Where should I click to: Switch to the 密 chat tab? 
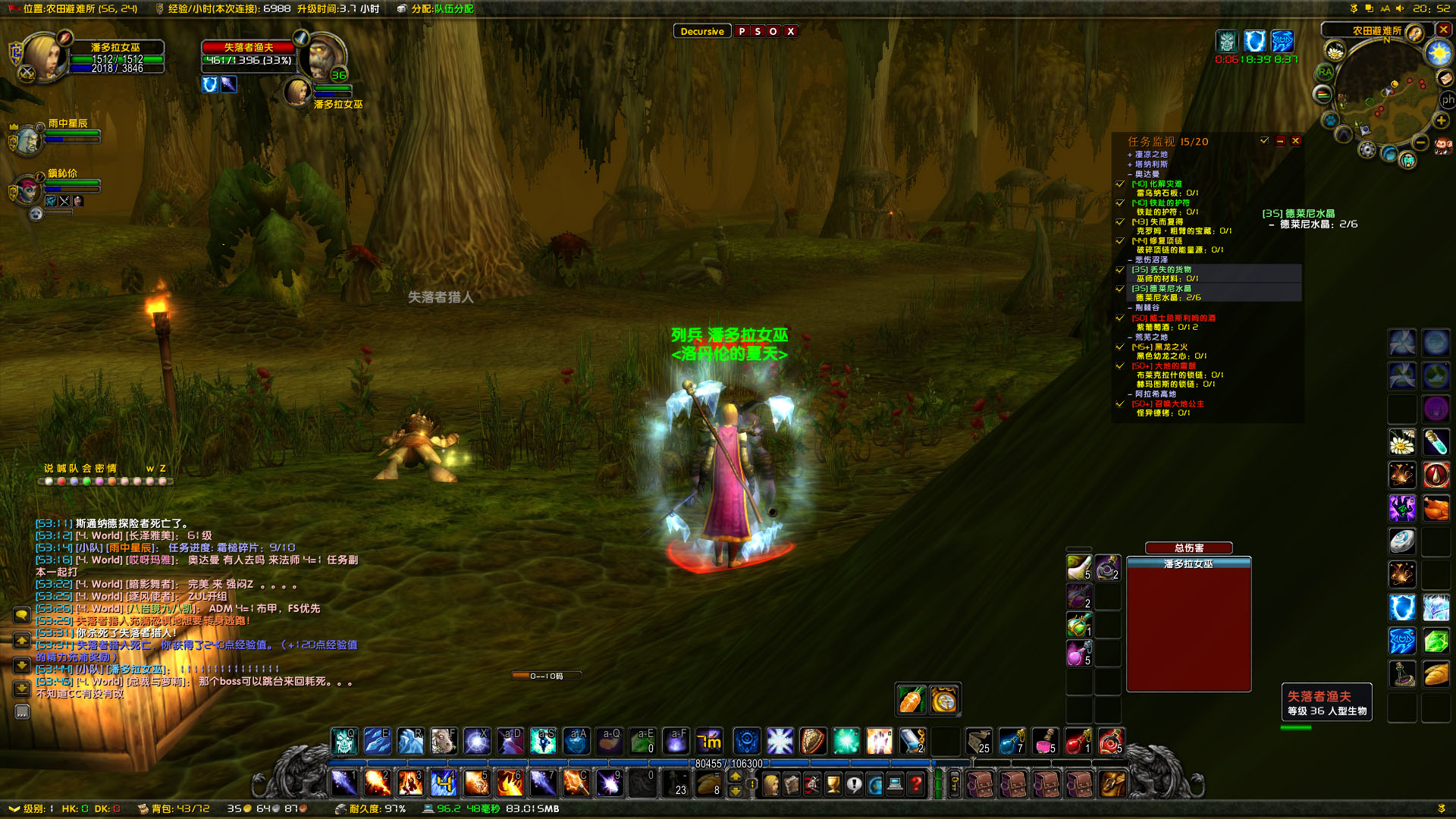pyautogui.click(x=99, y=468)
